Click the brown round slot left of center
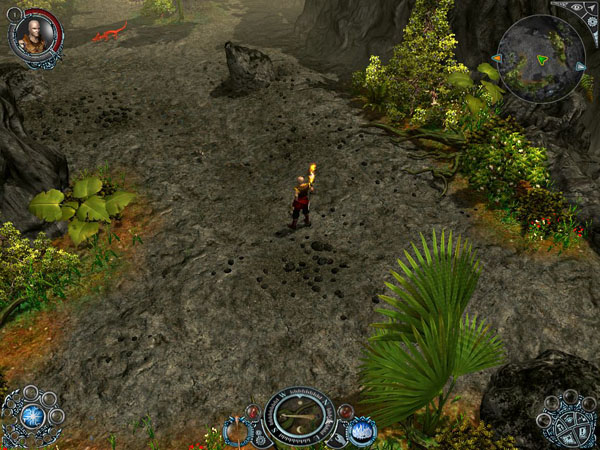The image size is (600, 450). (x=237, y=431)
